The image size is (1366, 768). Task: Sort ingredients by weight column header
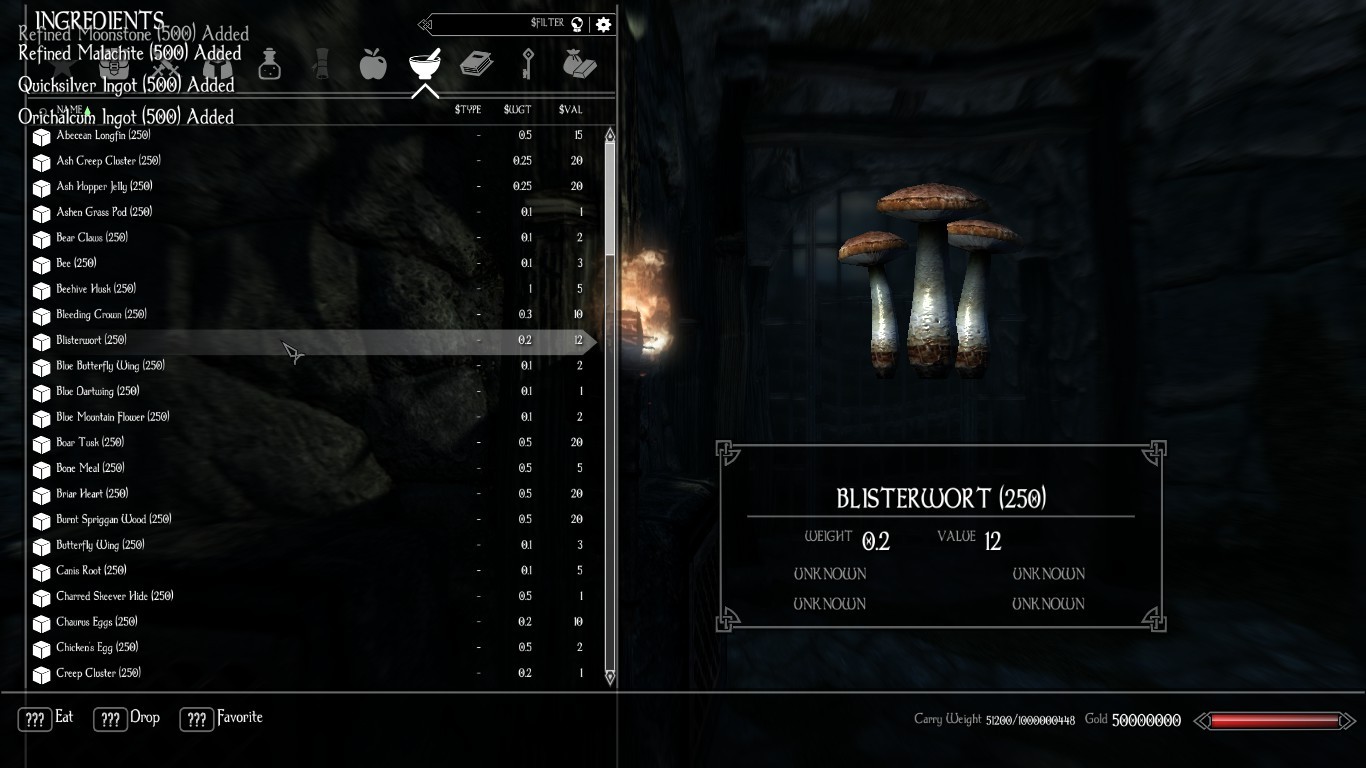[x=517, y=110]
